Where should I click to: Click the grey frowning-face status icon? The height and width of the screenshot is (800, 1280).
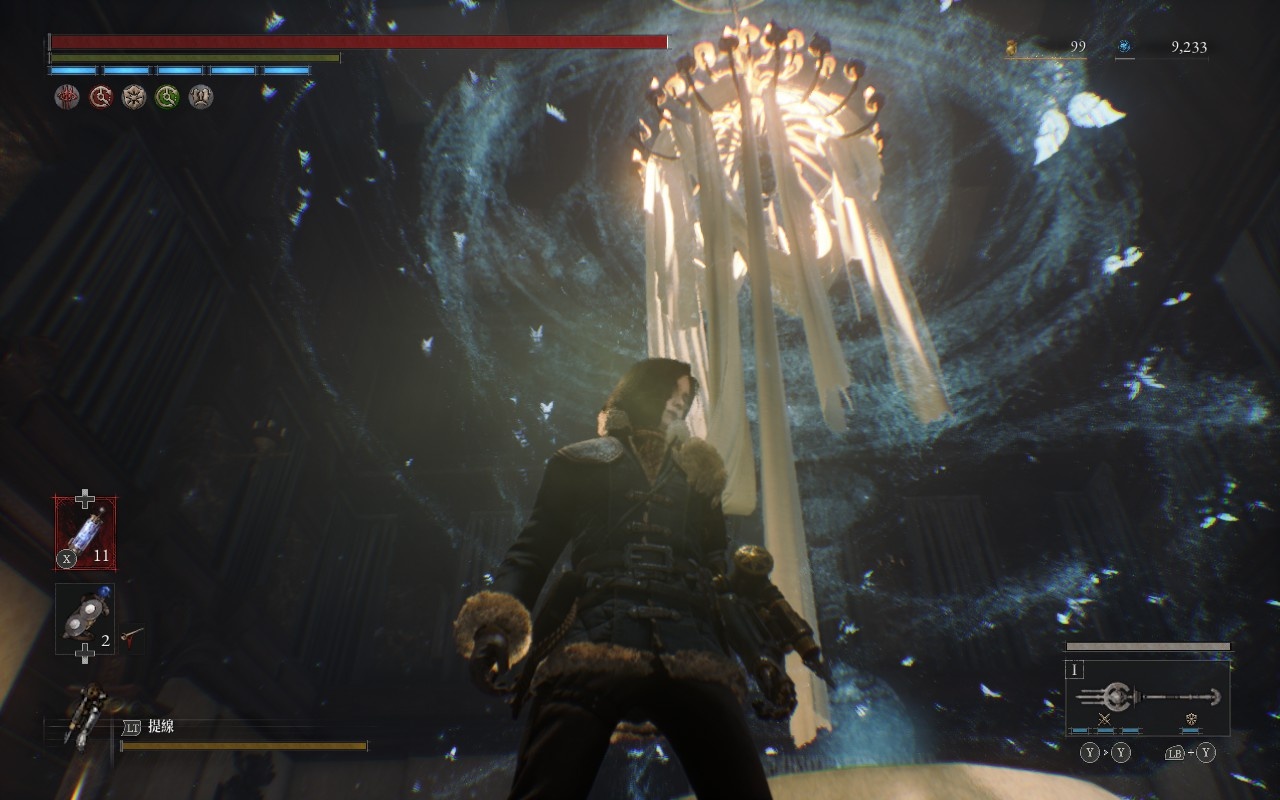(201, 97)
